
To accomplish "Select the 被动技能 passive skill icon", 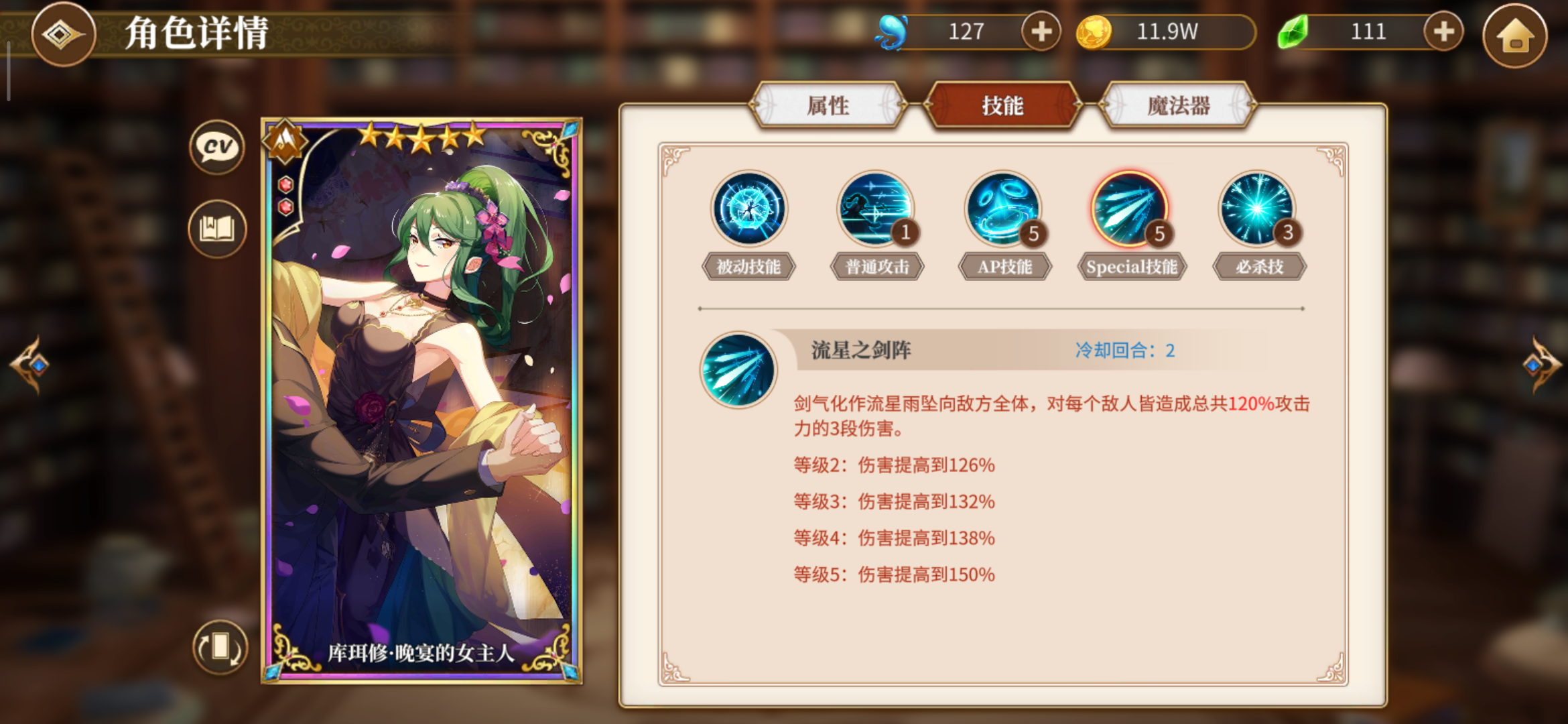I will pyautogui.click(x=748, y=210).
